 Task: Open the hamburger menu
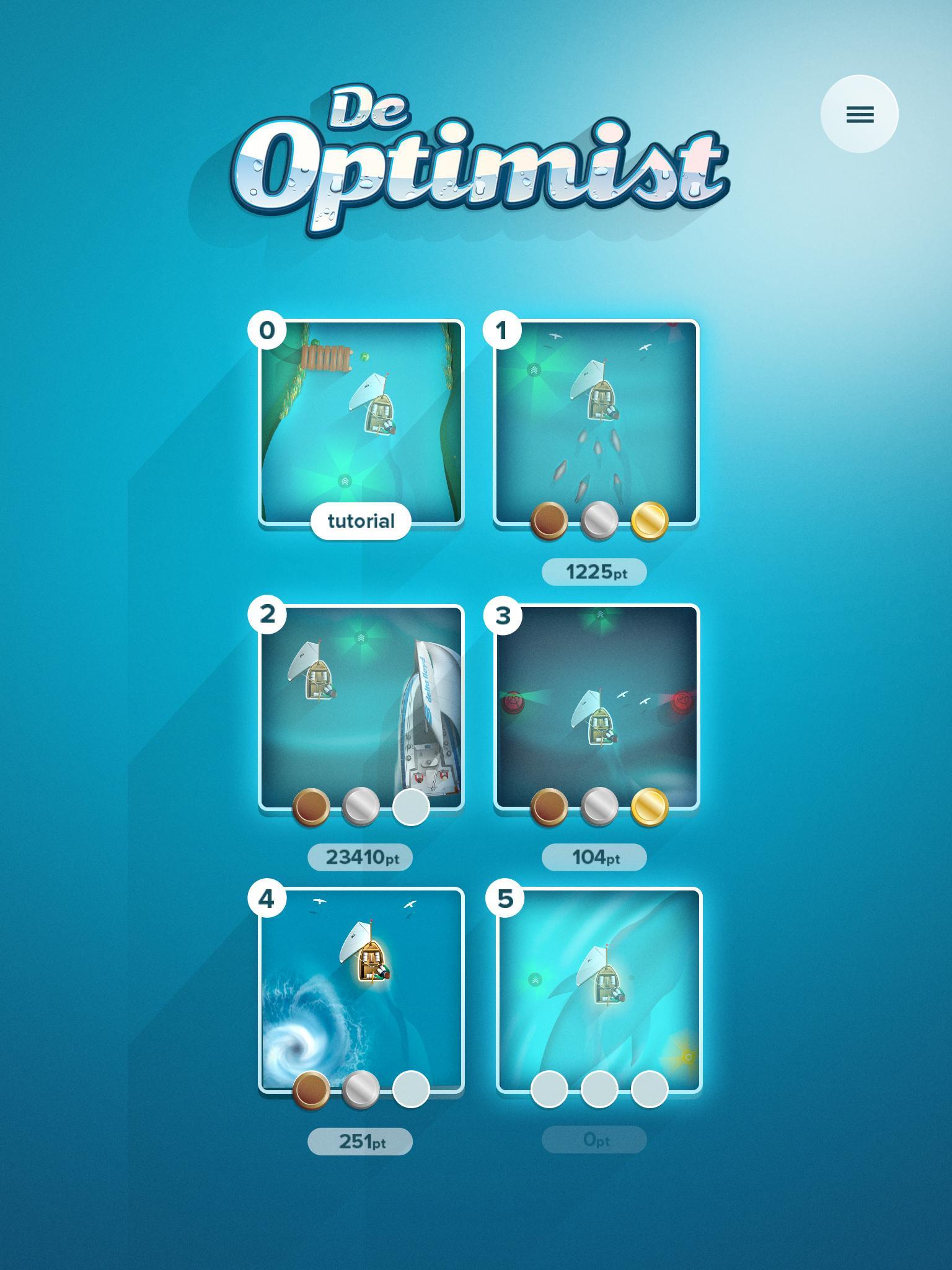click(x=859, y=115)
